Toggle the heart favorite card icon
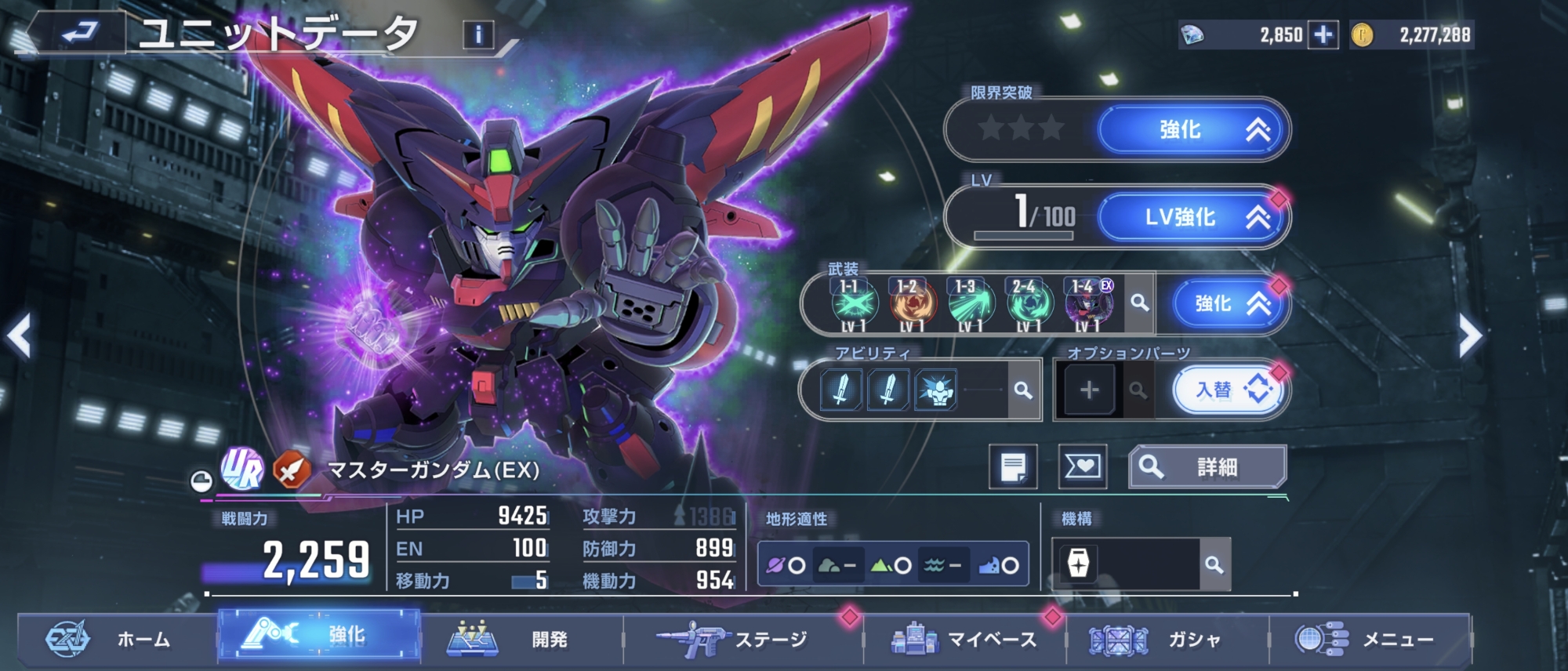The image size is (1568, 671). 1082,467
